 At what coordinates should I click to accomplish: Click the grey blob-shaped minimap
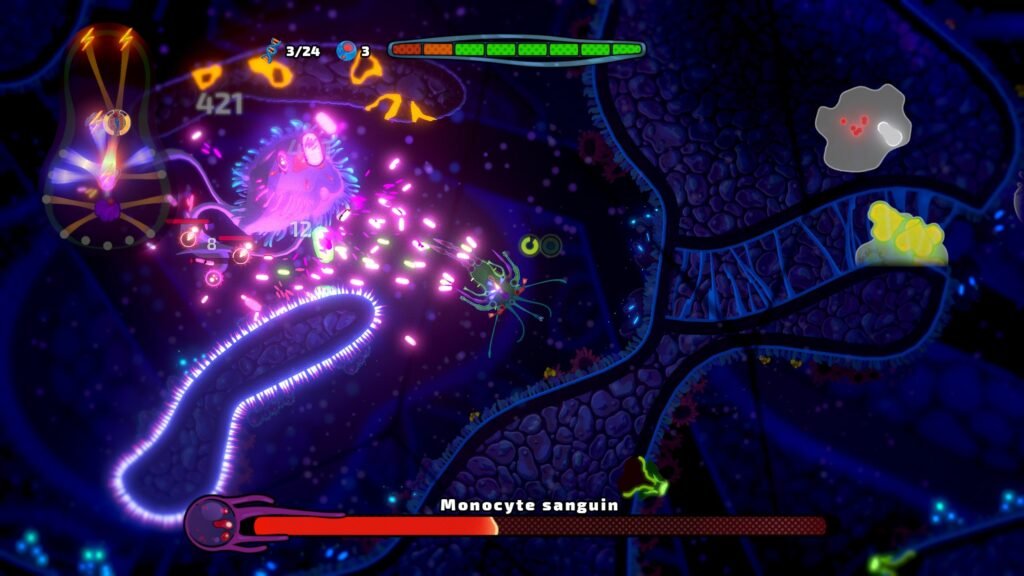pyautogui.click(x=862, y=126)
